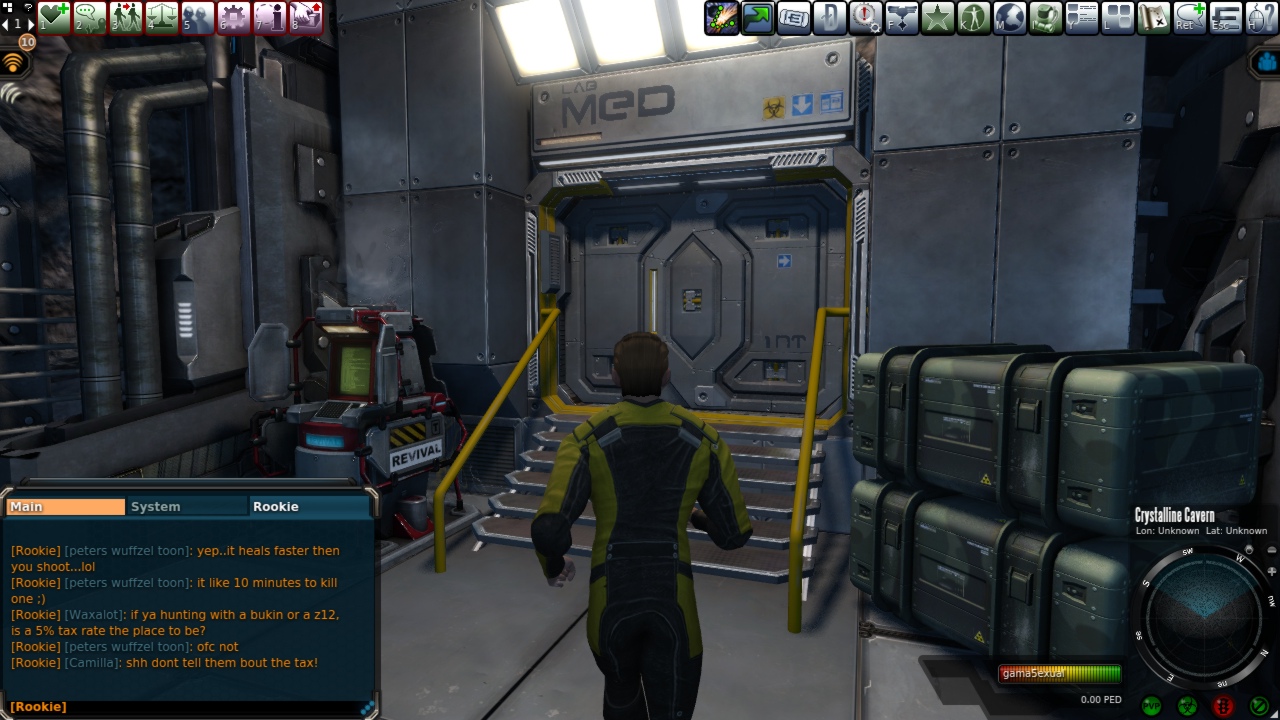This screenshot has width=1280, height=720.
Task: Zoom out the radar with minus button
Action: (x=1270, y=550)
